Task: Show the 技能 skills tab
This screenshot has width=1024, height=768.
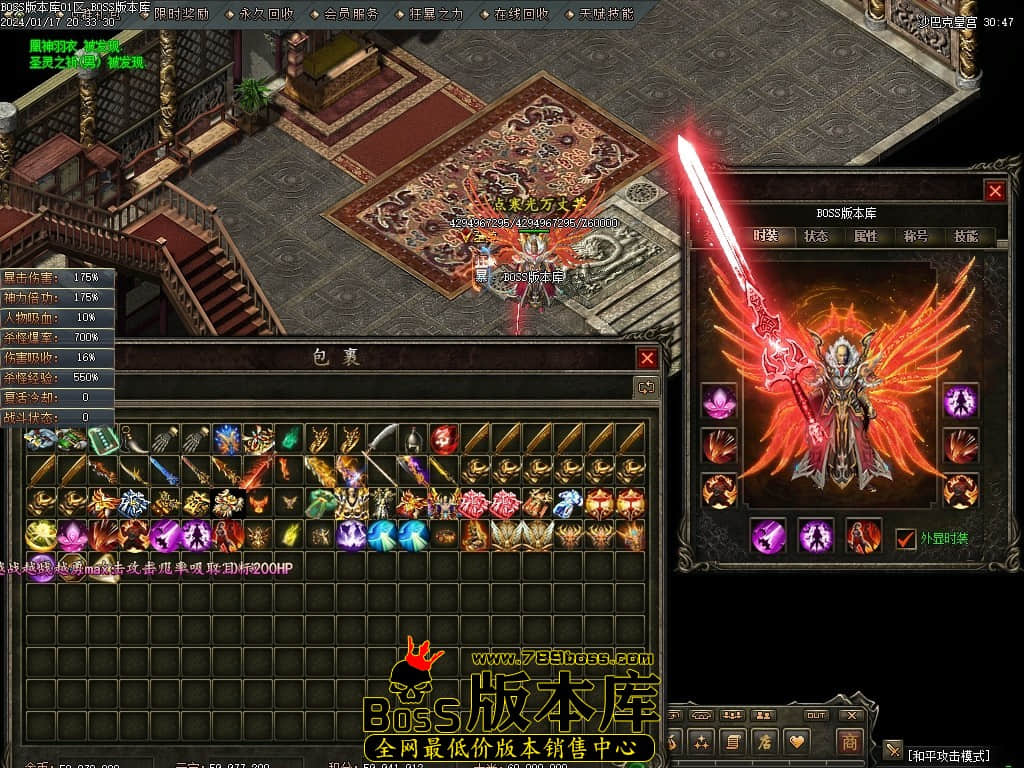Action: (x=966, y=237)
